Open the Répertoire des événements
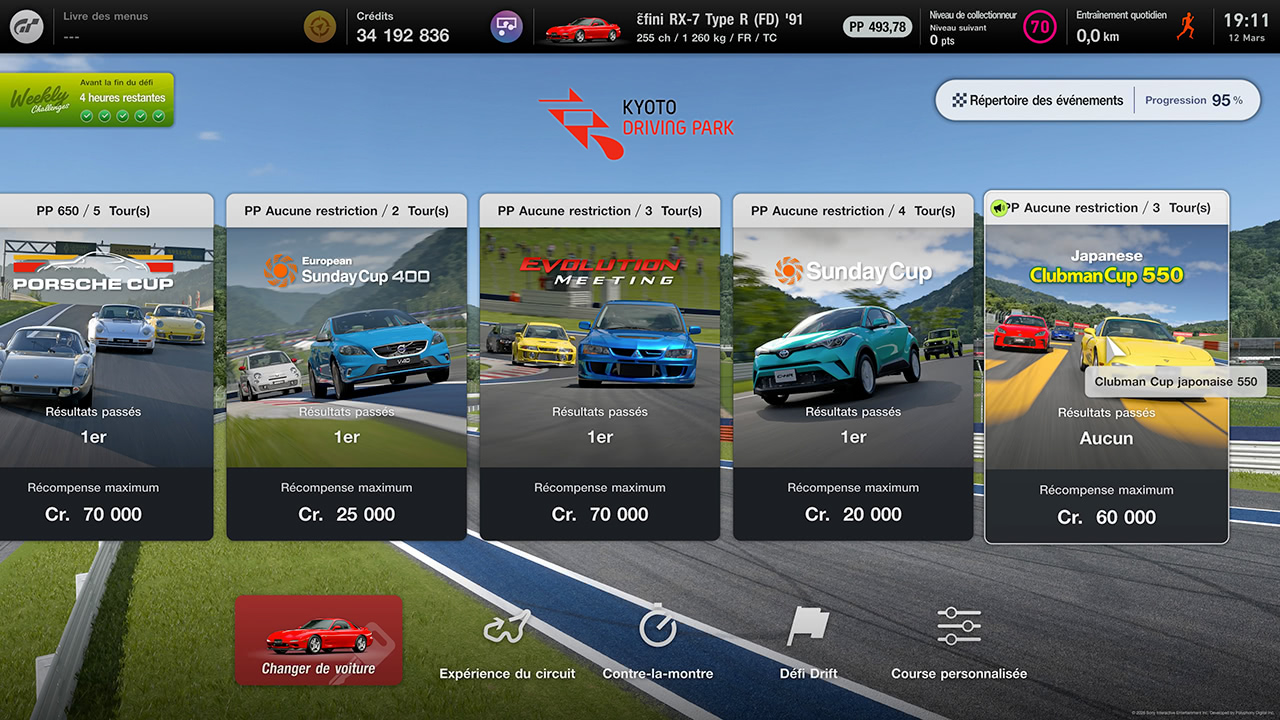 click(1045, 100)
